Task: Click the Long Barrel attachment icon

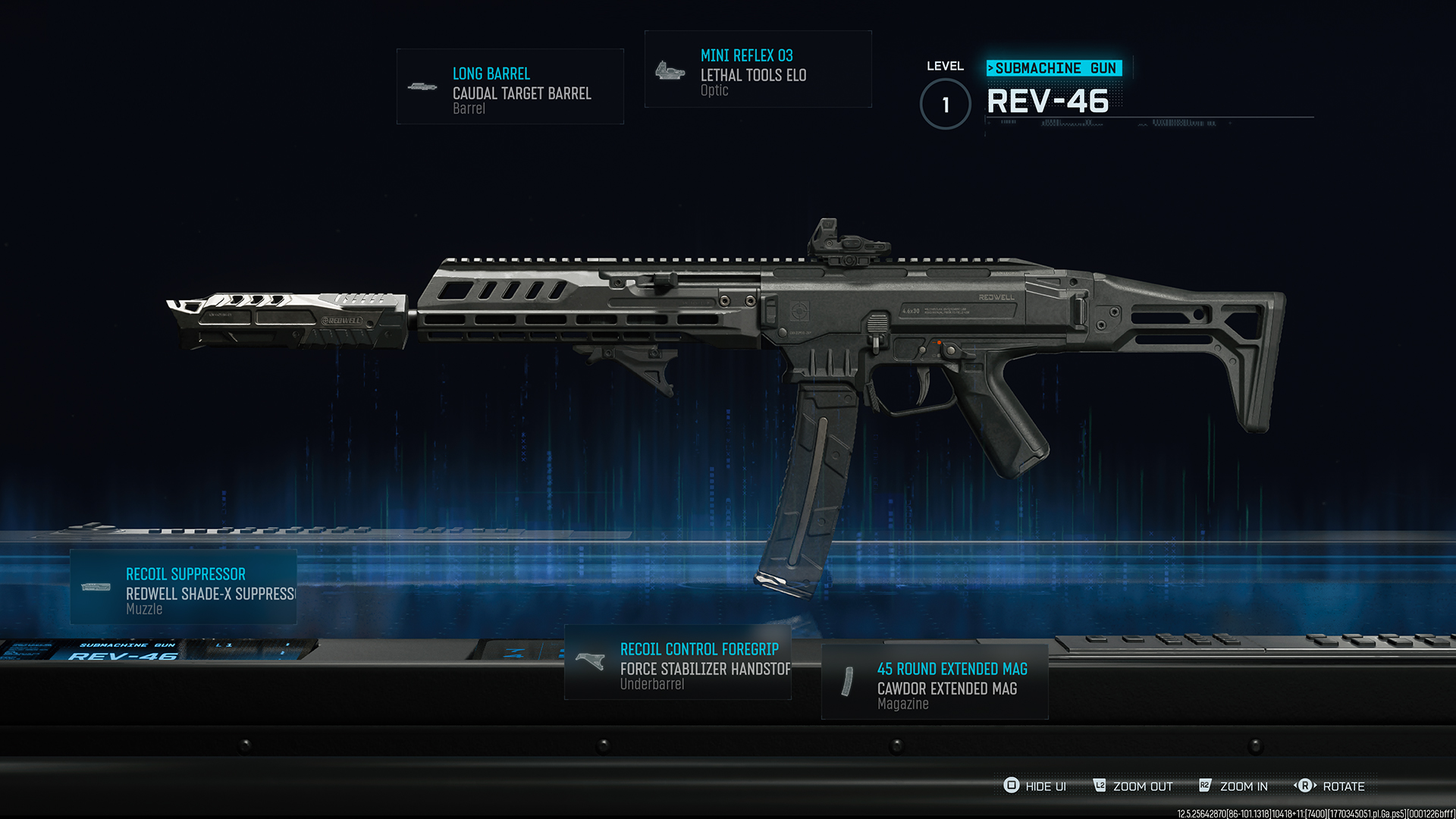Action: point(422,86)
